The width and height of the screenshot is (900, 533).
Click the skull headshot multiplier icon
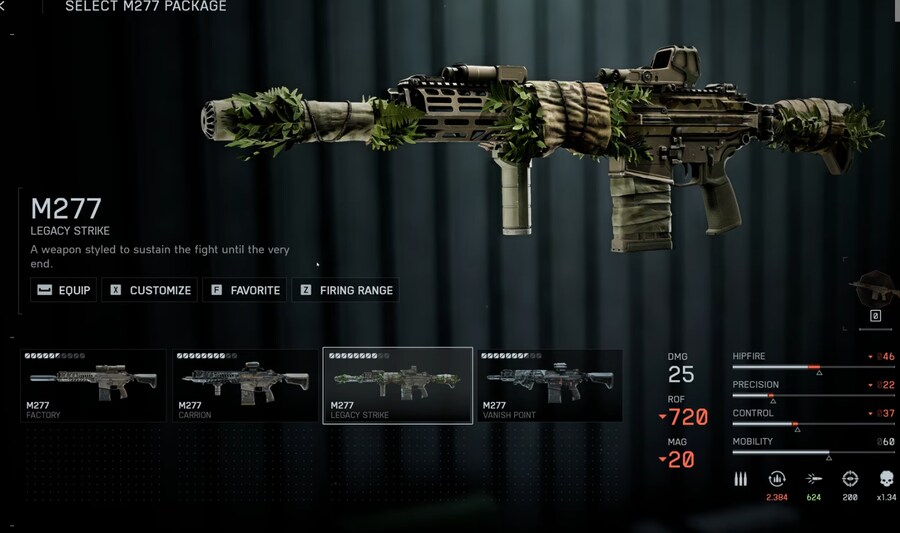[887, 479]
